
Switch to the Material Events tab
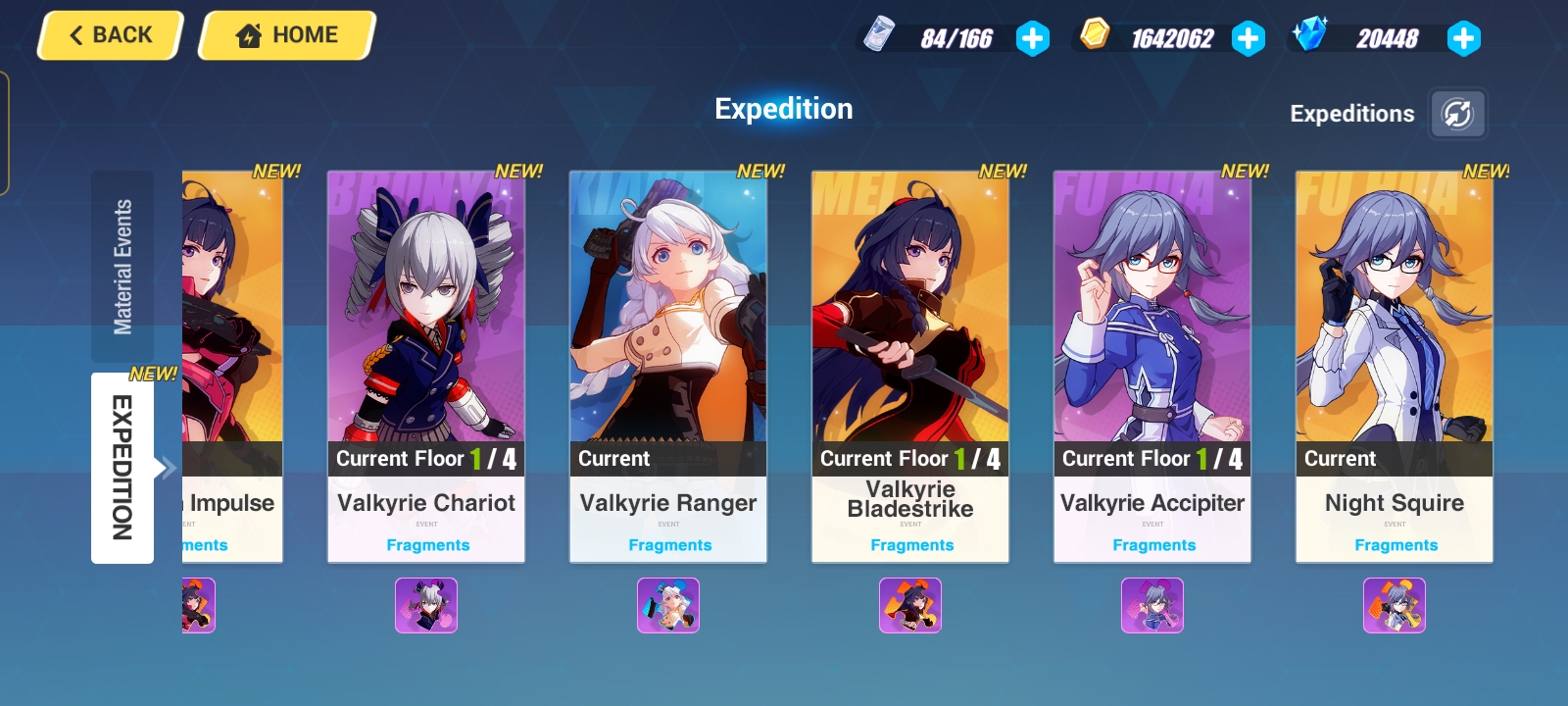click(x=122, y=263)
